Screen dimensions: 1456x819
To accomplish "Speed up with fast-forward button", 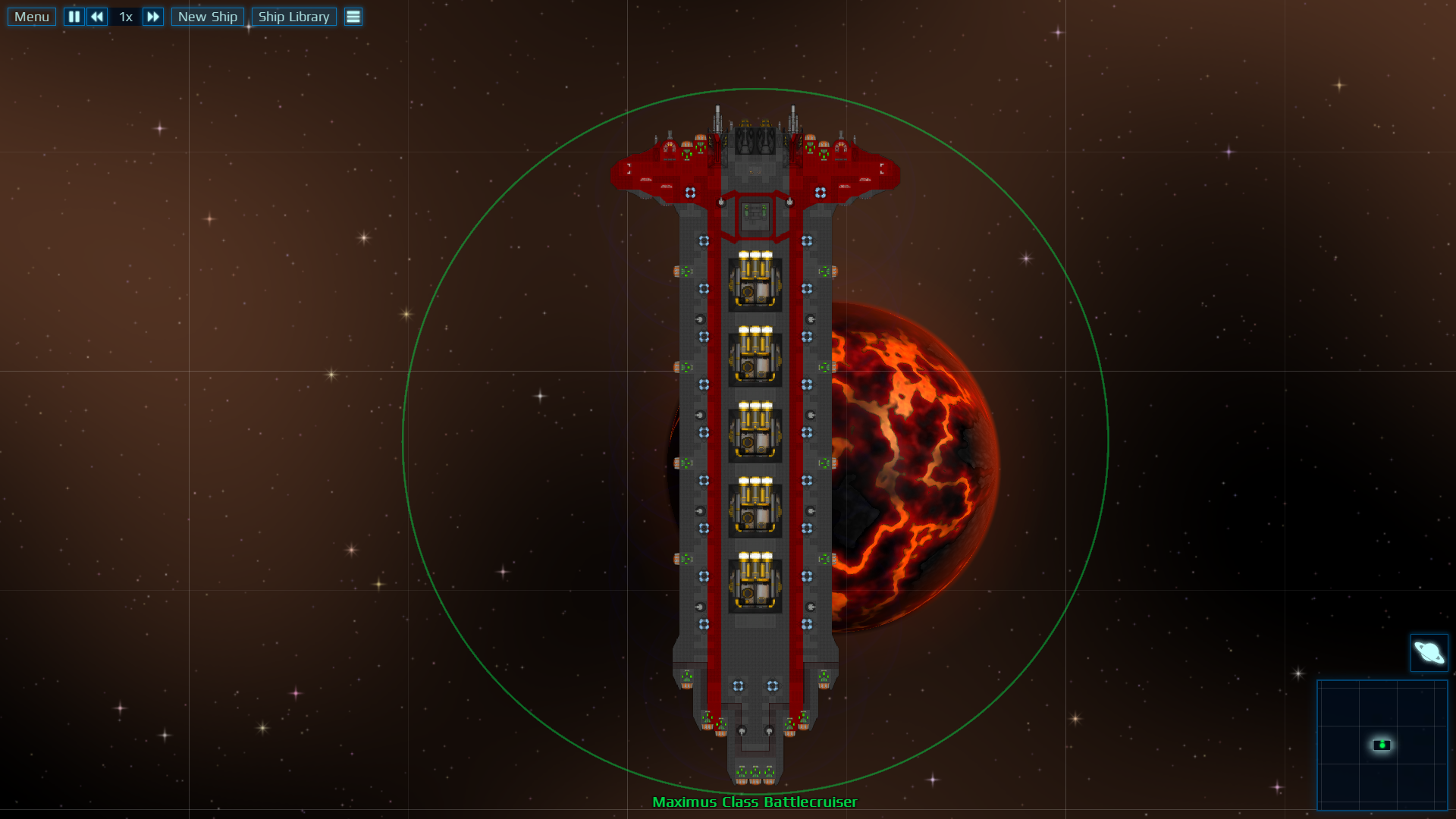I will tap(153, 17).
